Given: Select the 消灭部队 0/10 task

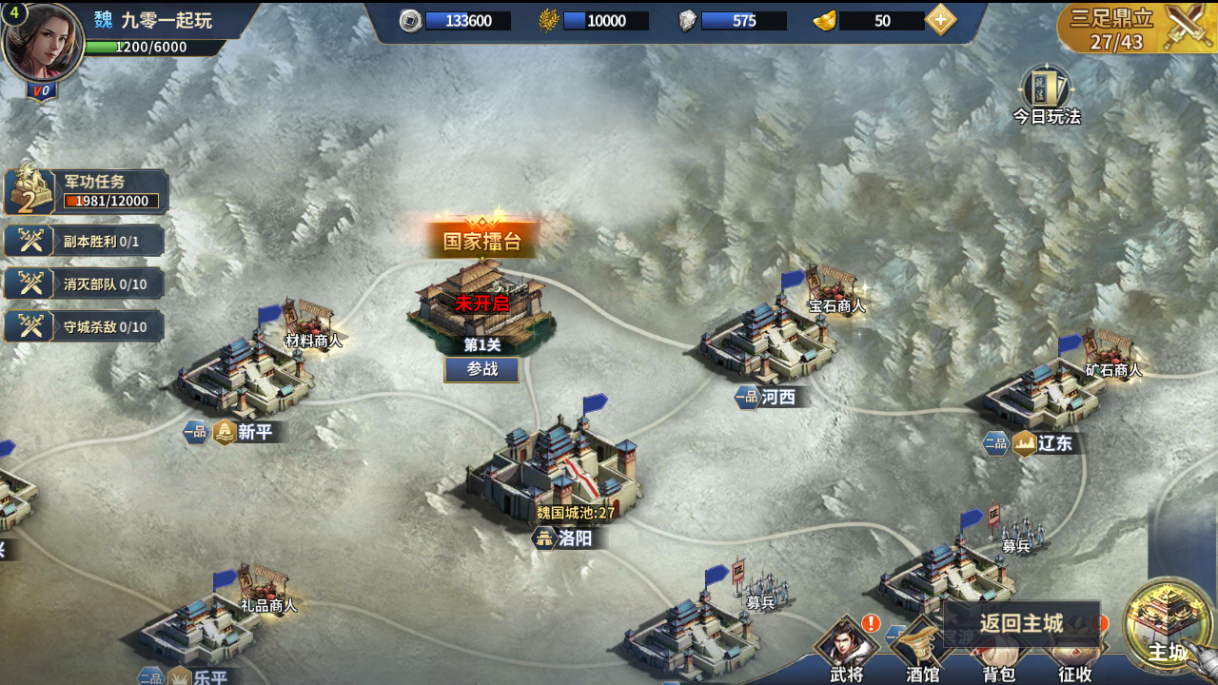Looking at the screenshot, I should [x=85, y=284].
